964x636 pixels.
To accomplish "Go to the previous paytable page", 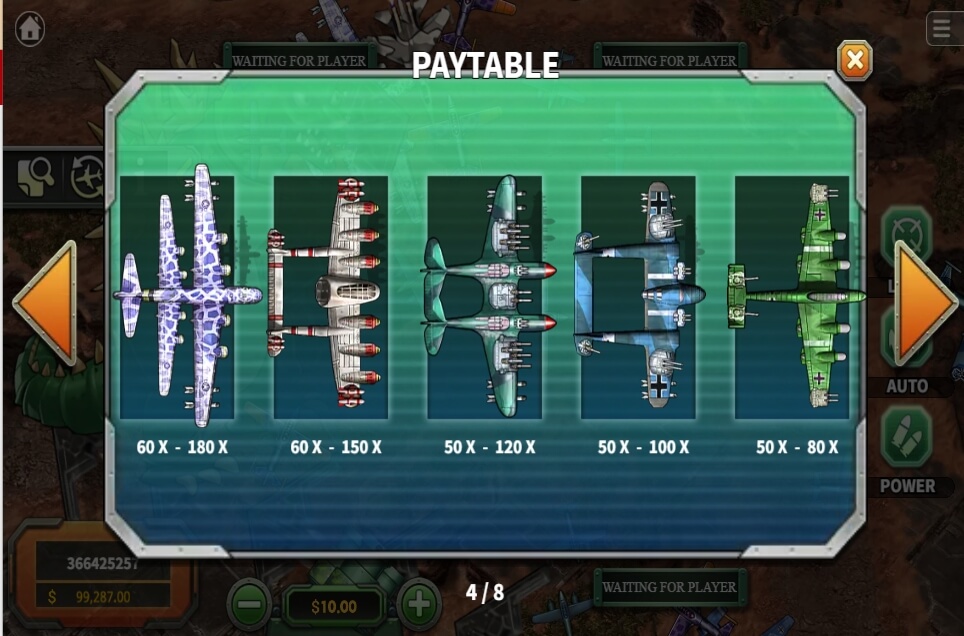I will click(x=46, y=303).
